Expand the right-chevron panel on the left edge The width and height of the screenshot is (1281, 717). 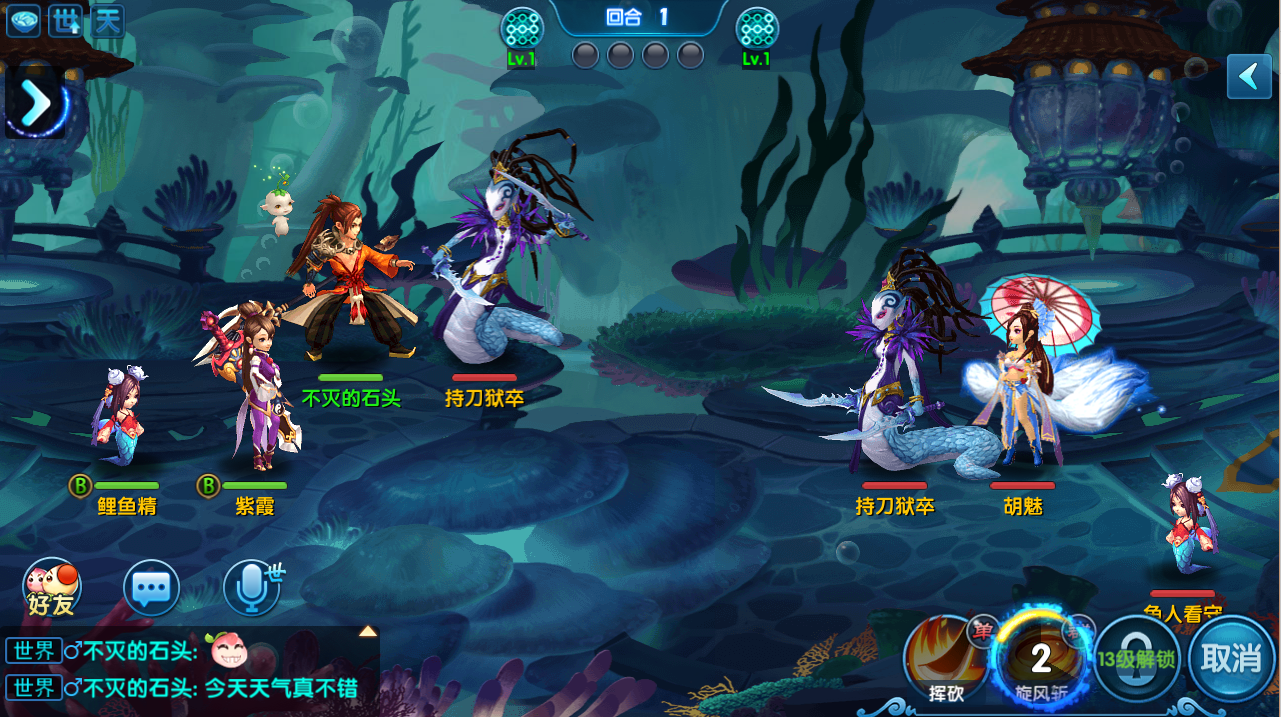pos(36,102)
